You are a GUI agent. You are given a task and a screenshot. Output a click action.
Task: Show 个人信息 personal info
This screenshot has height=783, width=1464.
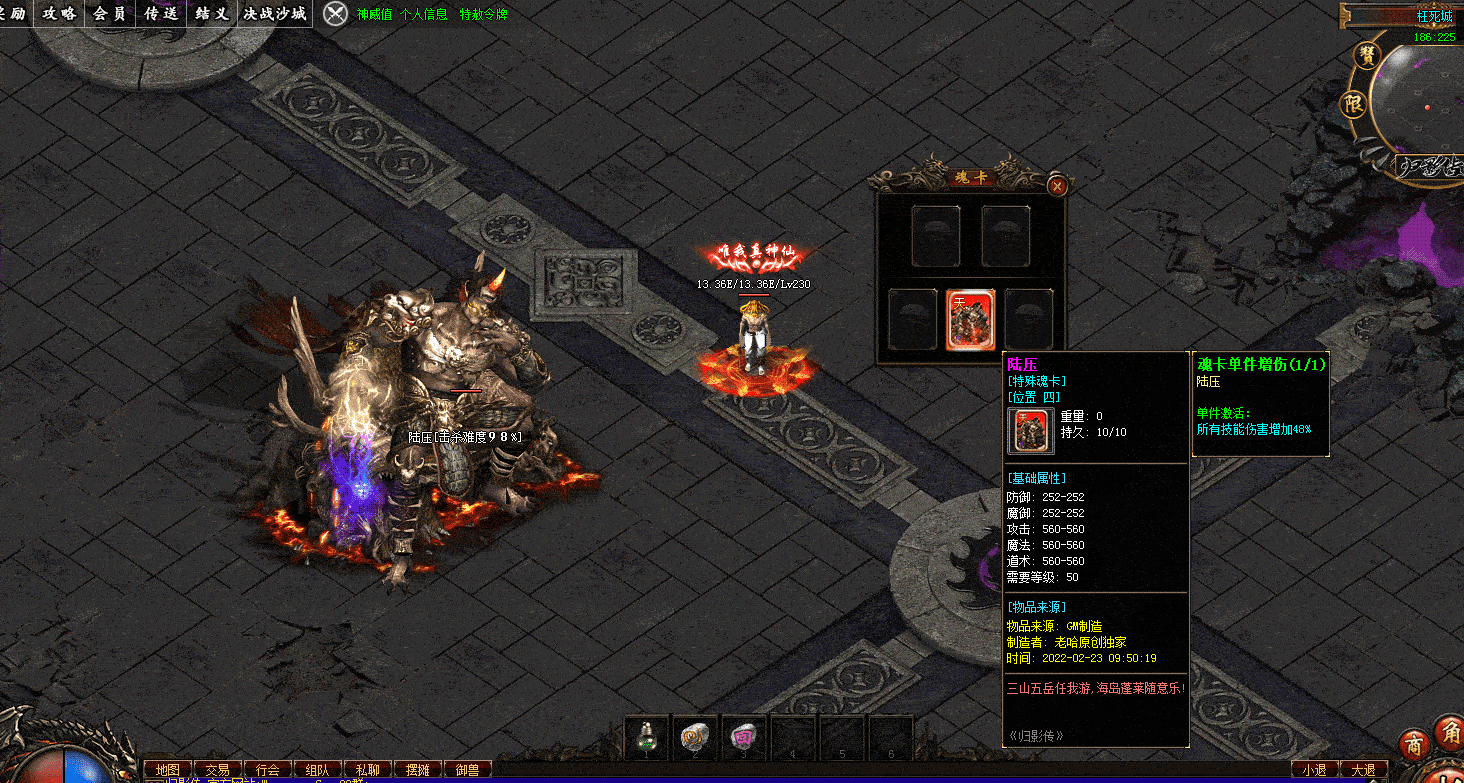pyautogui.click(x=423, y=15)
